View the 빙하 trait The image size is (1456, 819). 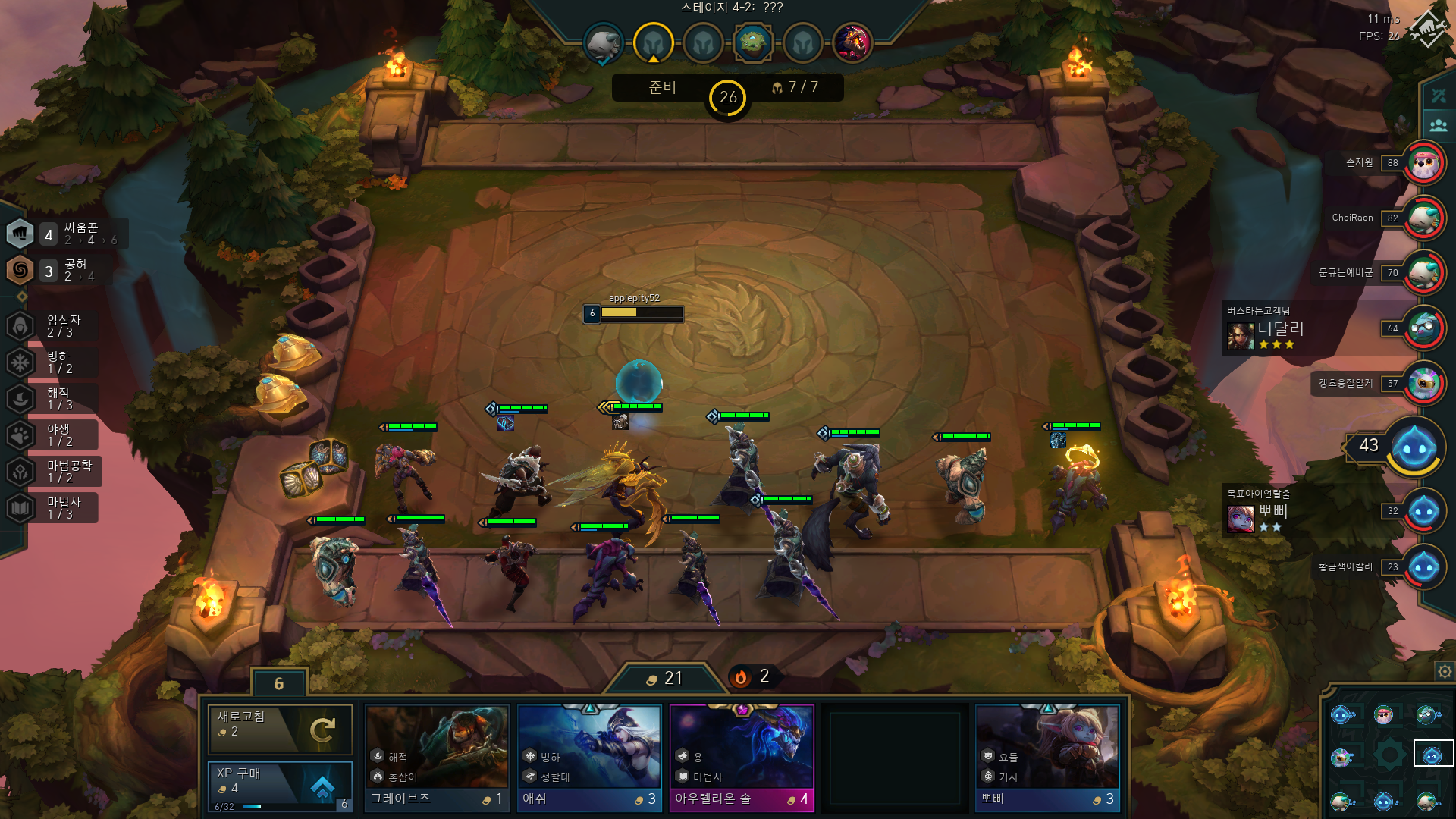tap(52, 362)
